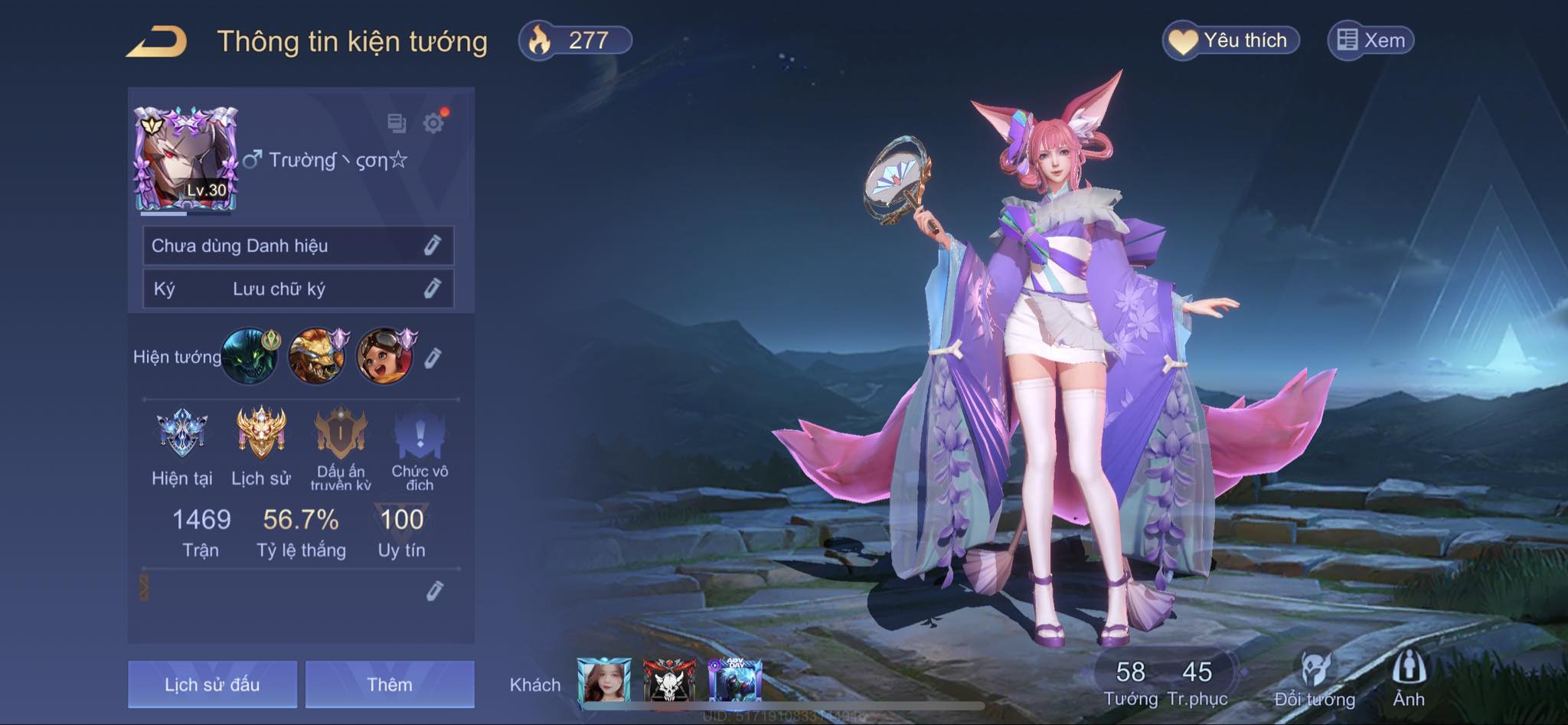Click the player avatar portrait
This screenshot has width=1568, height=725.
coord(186,158)
